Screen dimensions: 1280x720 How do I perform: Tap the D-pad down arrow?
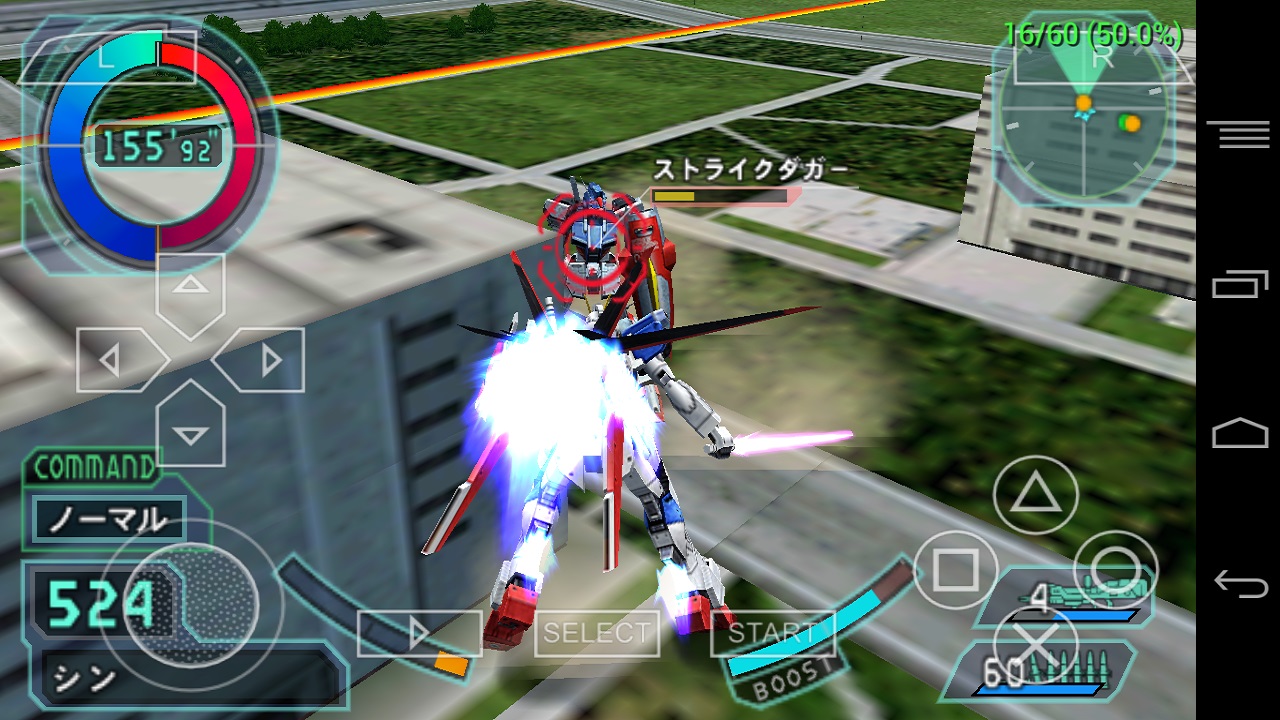(x=191, y=430)
